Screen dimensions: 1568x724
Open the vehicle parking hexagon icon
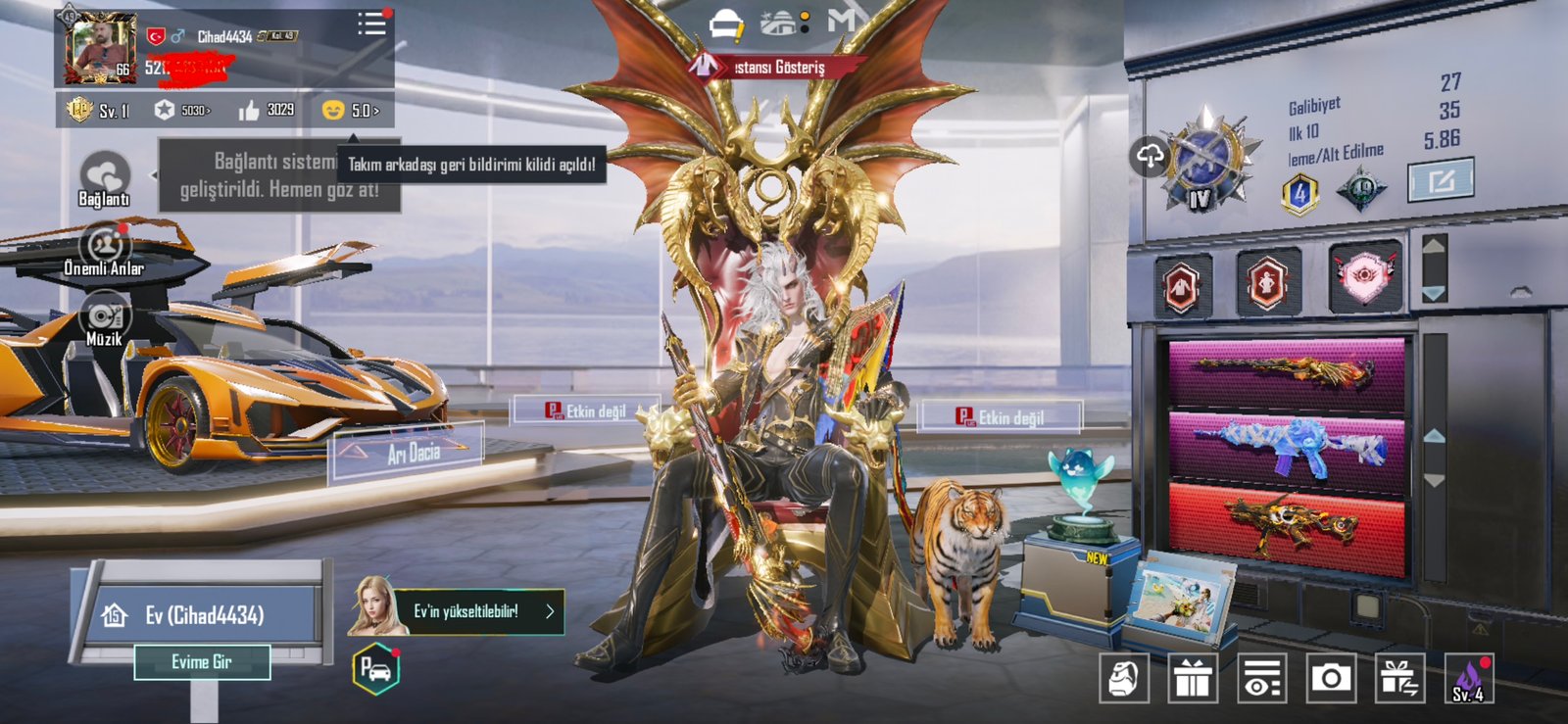click(x=376, y=669)
